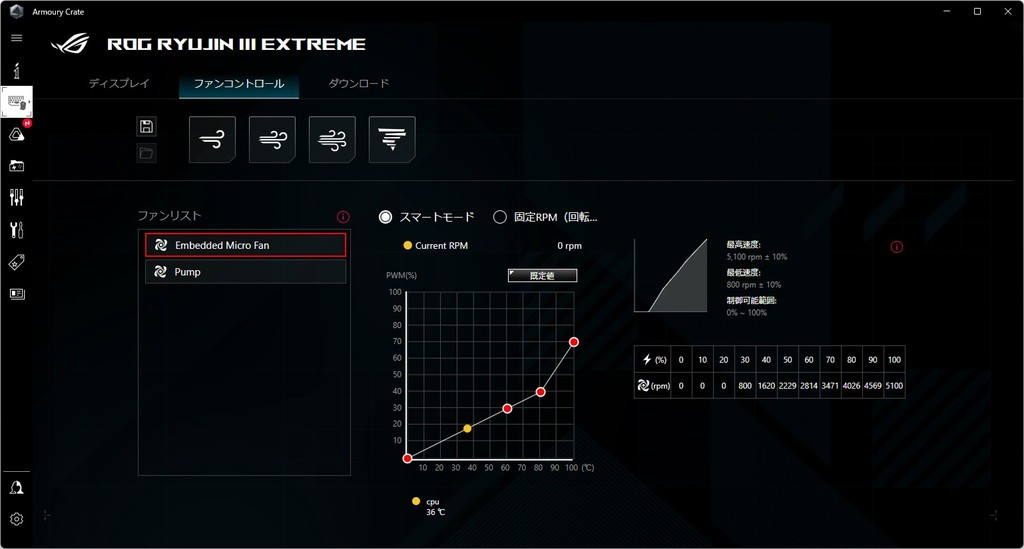
Task: Switch to the ディスプレイ tab
Action: point(119,84)
